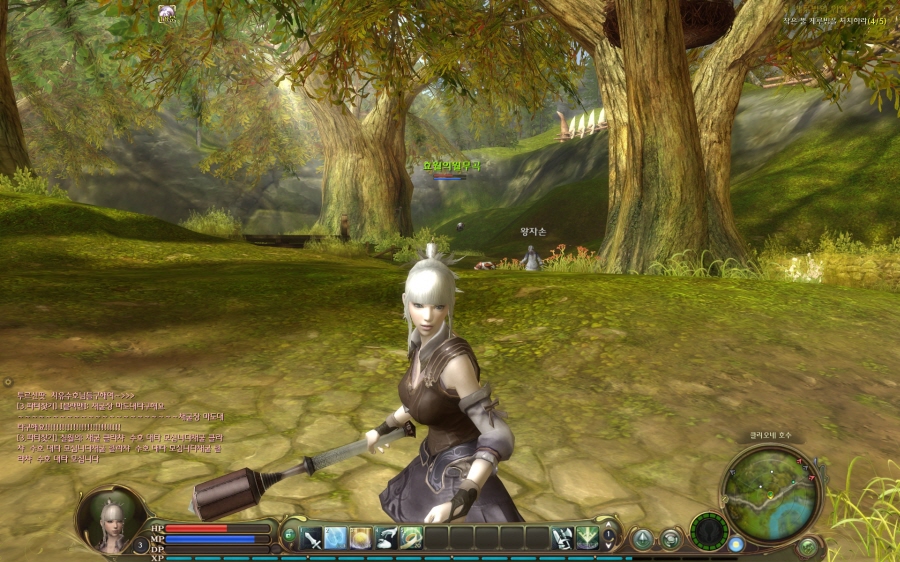Click the character portrait frame
Image resolution: width=900 pixels, height=562 pixels.
[x=111, y=518]
